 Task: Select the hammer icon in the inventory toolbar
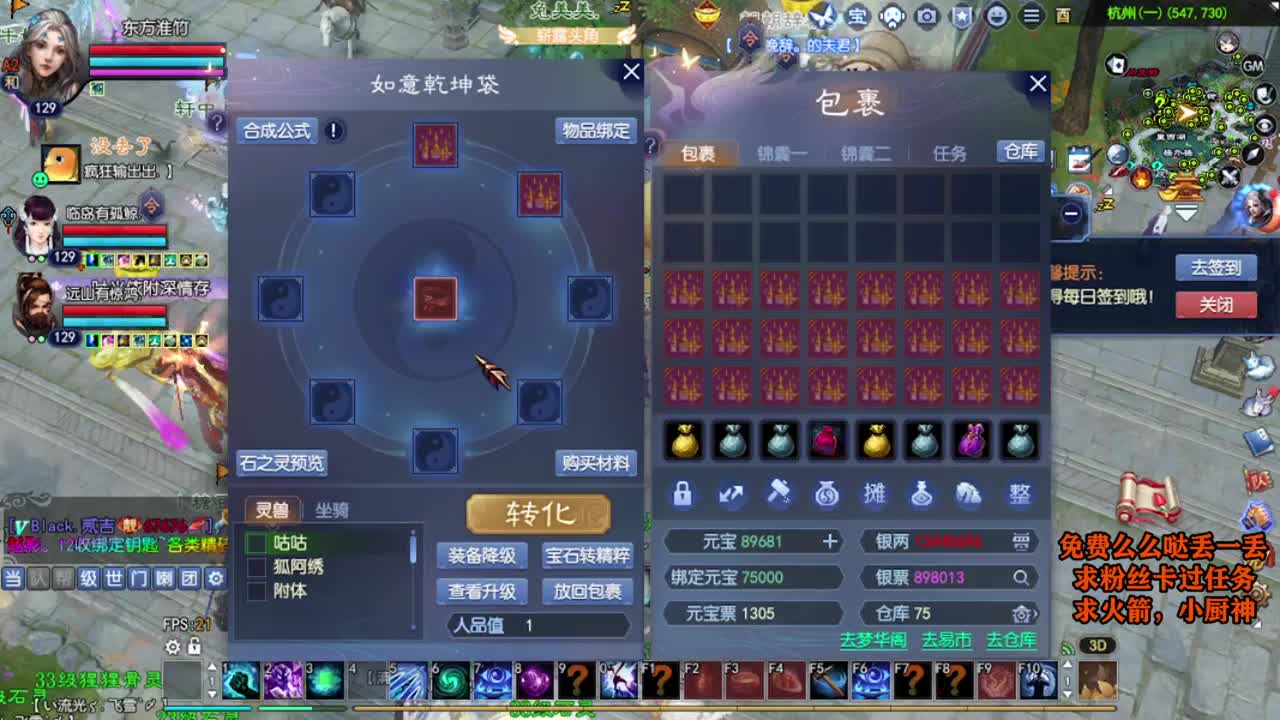780,493
